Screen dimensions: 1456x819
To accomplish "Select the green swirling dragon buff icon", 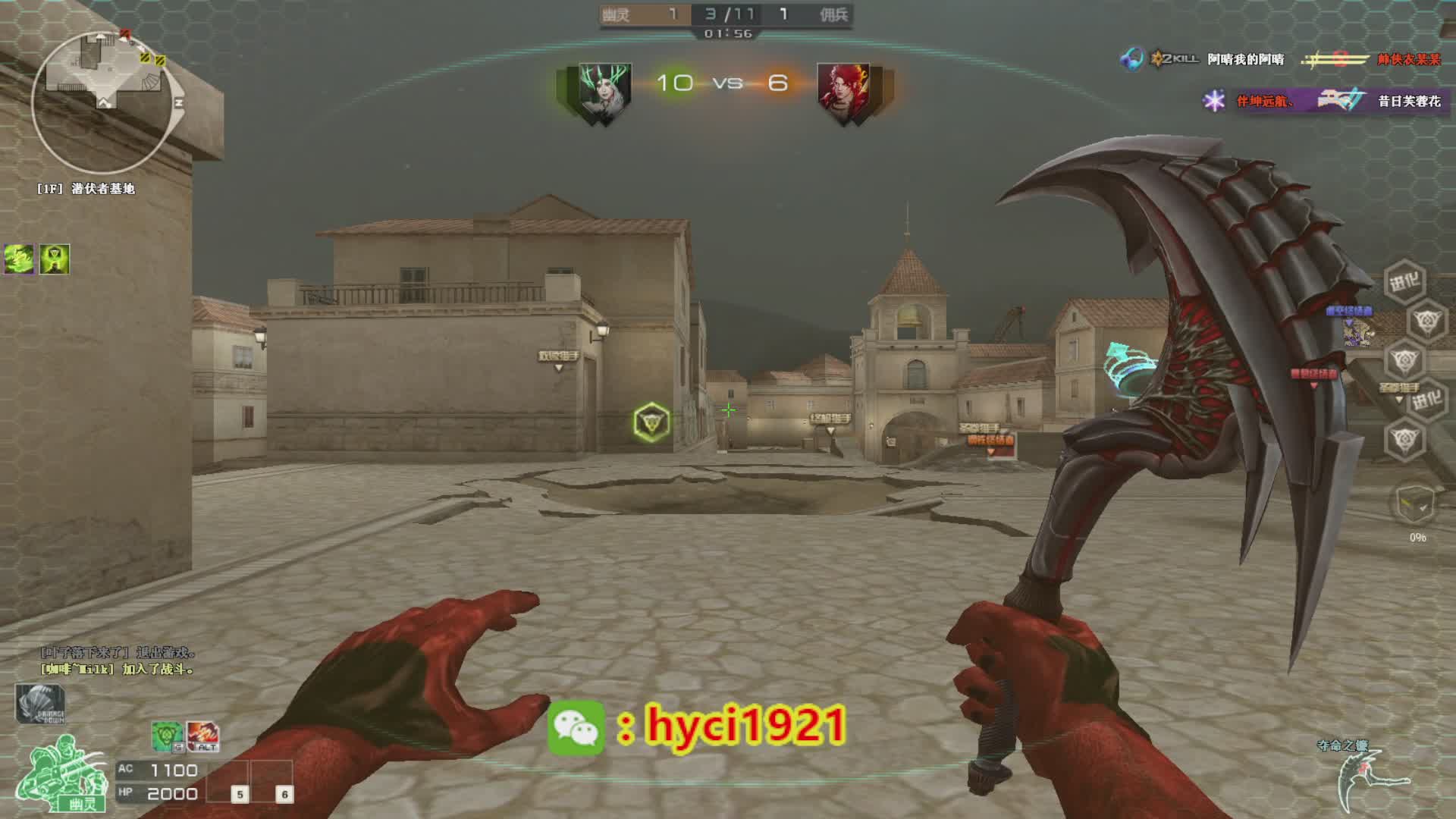I will (20, 259).
